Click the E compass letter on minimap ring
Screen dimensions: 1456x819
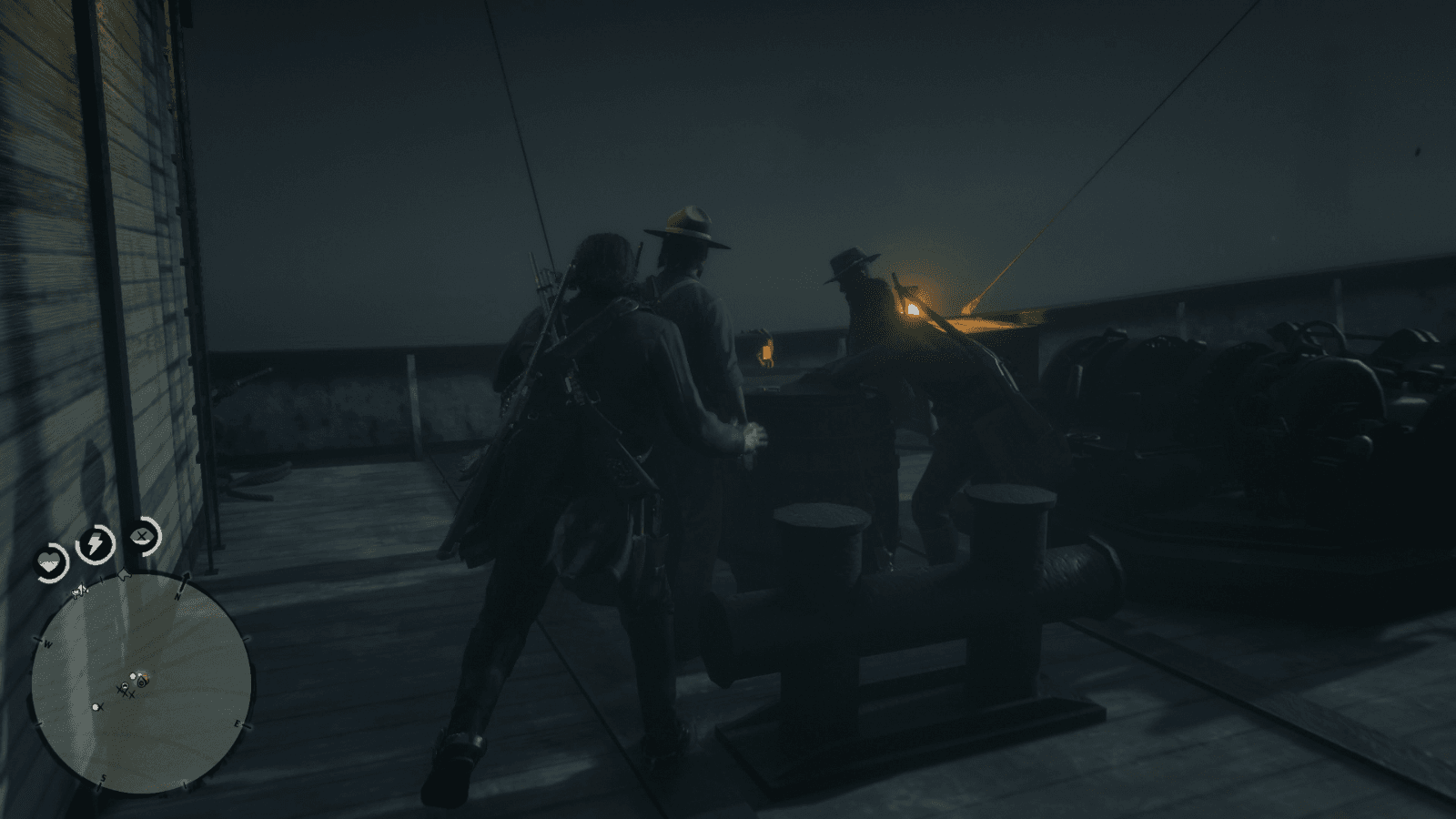[x=237, y=724]
